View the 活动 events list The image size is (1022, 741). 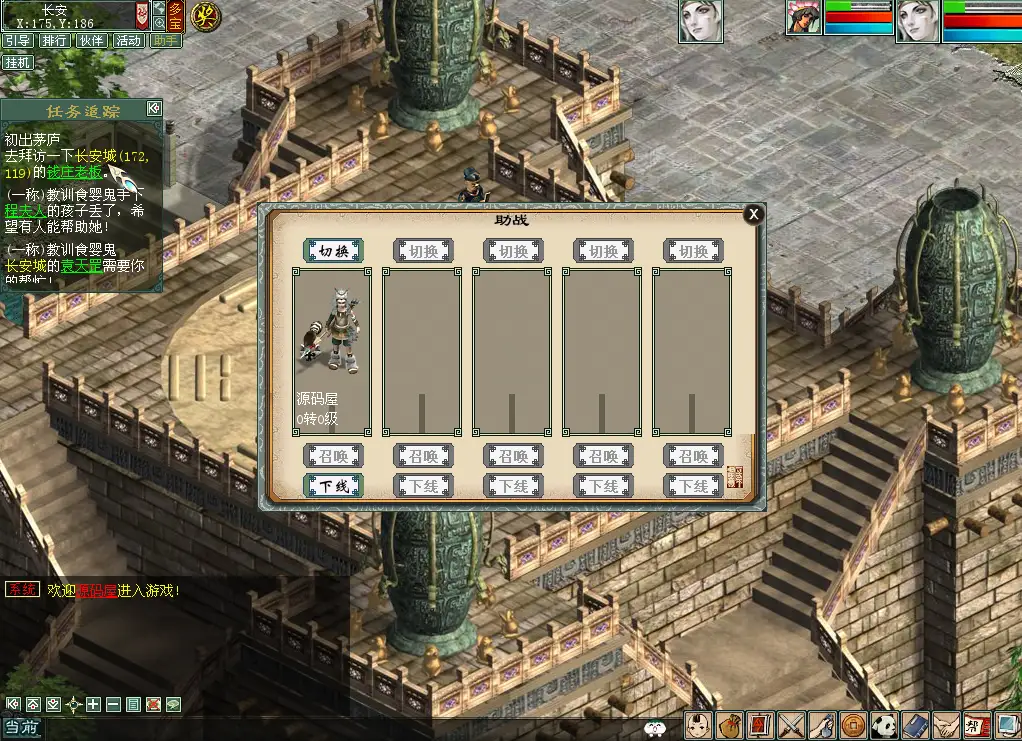coord(128,41)
